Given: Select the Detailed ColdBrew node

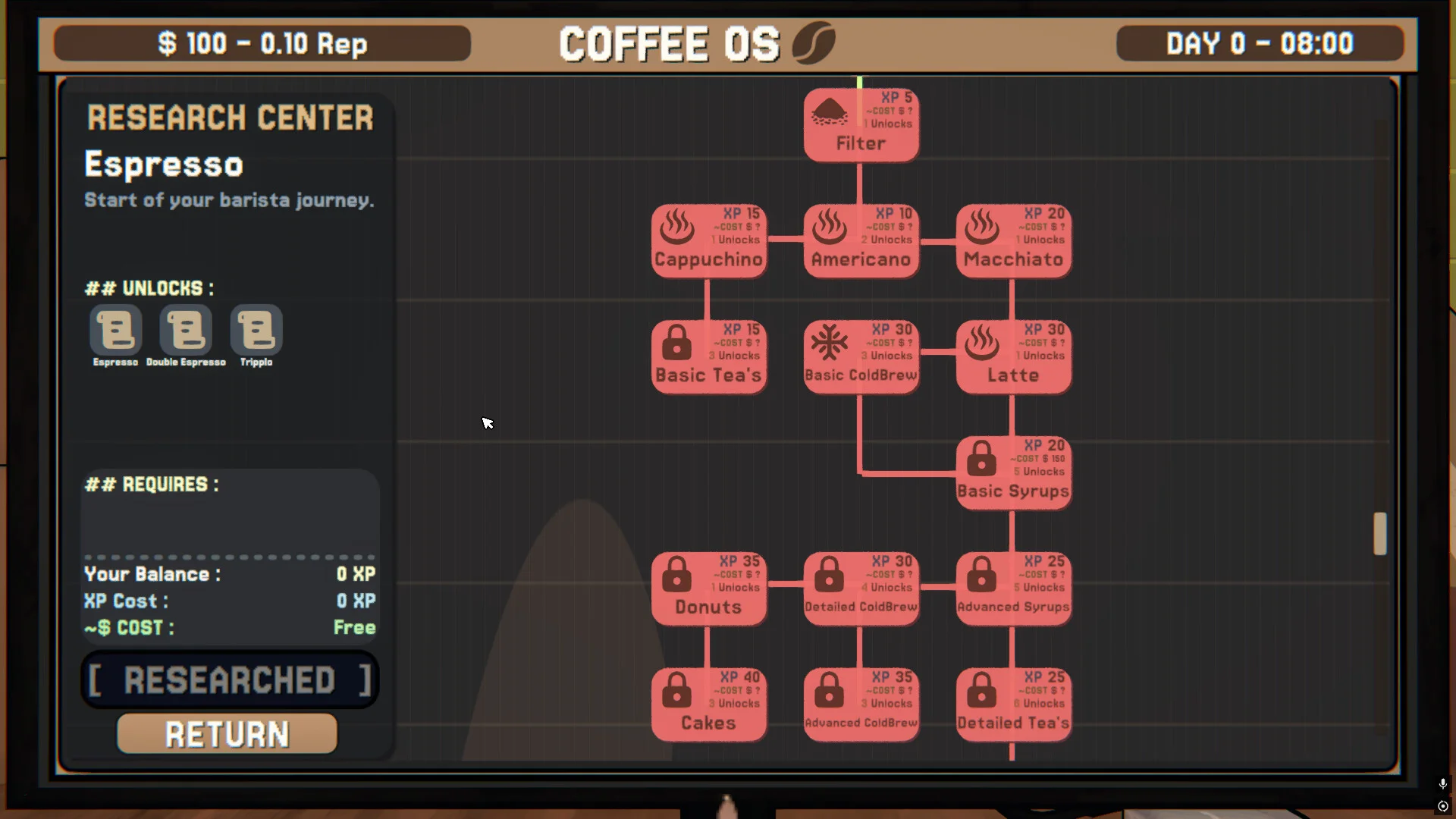Looking at the screenshot, I should tap(861, 589).
